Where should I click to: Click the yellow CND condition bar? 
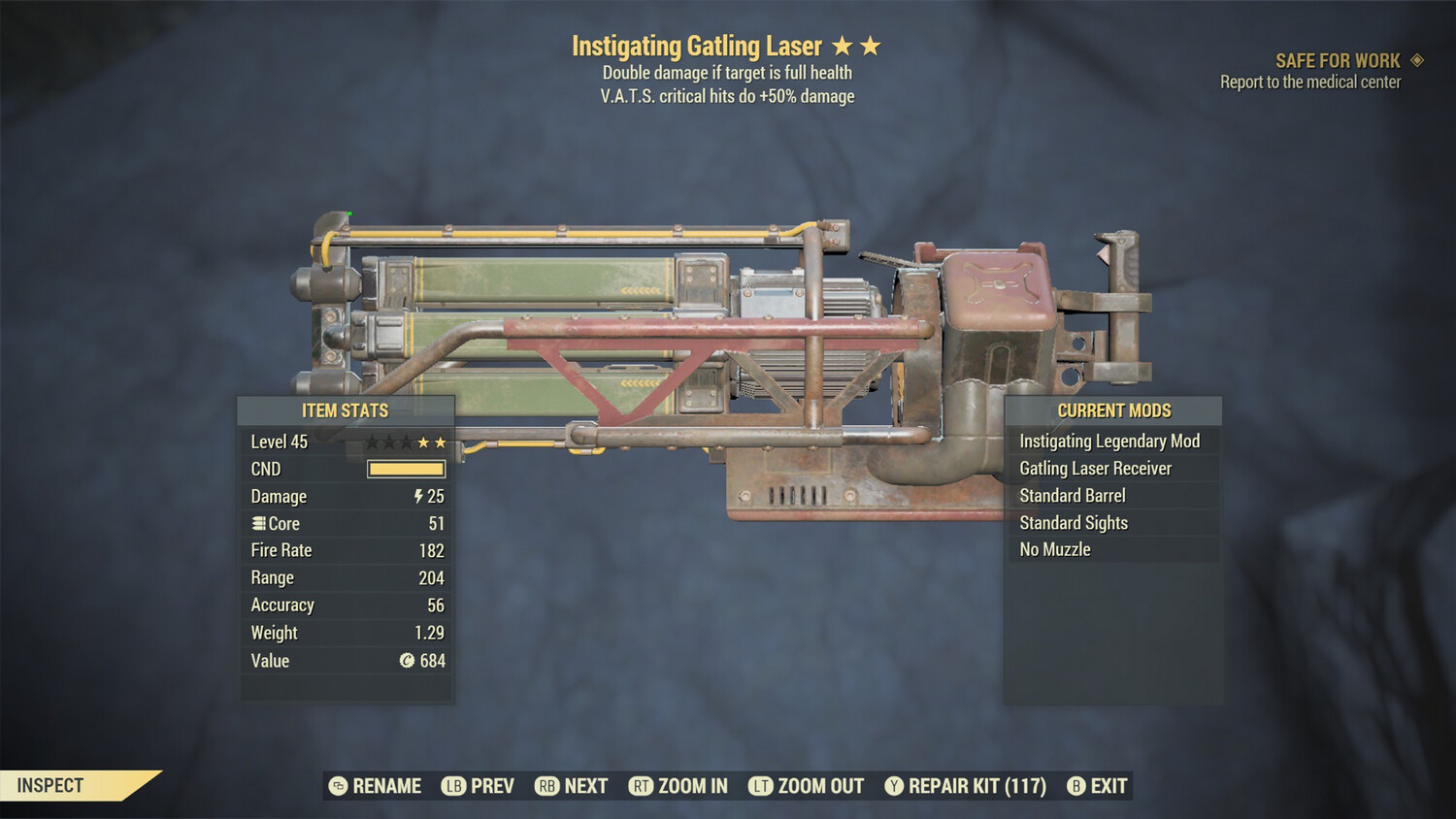coord(405,469)
